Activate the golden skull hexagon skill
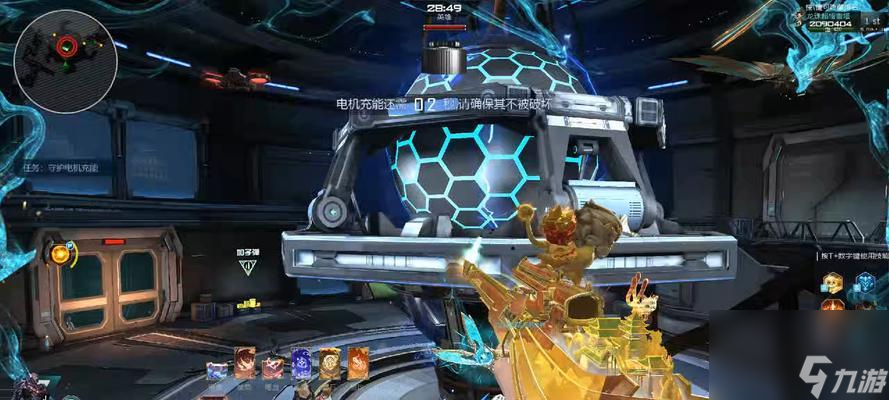Image resolution: width=889 pixels, height=400 pixels. pos(832,284)
